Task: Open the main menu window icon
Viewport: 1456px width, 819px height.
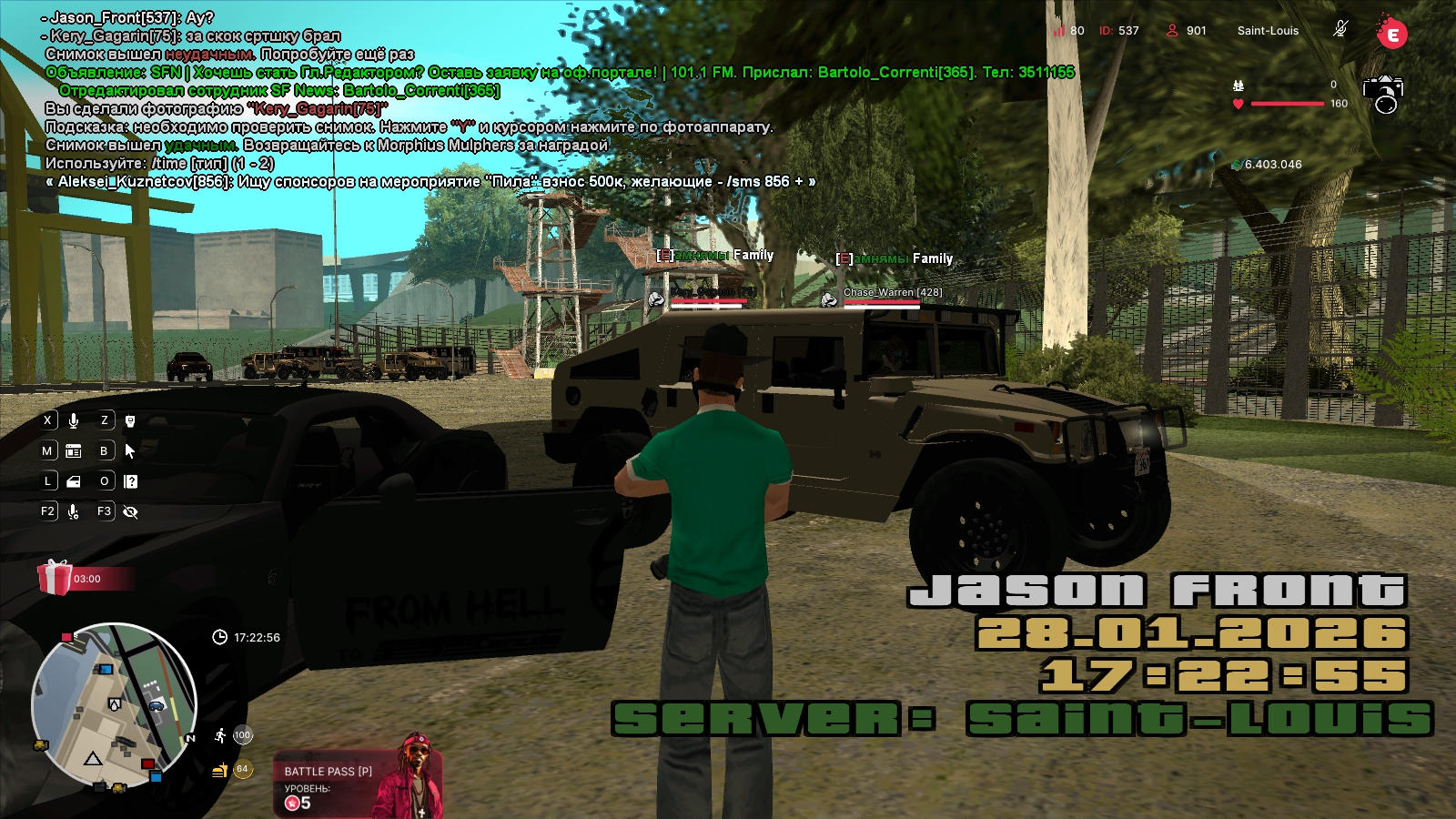Action: [x=74, y=450]
